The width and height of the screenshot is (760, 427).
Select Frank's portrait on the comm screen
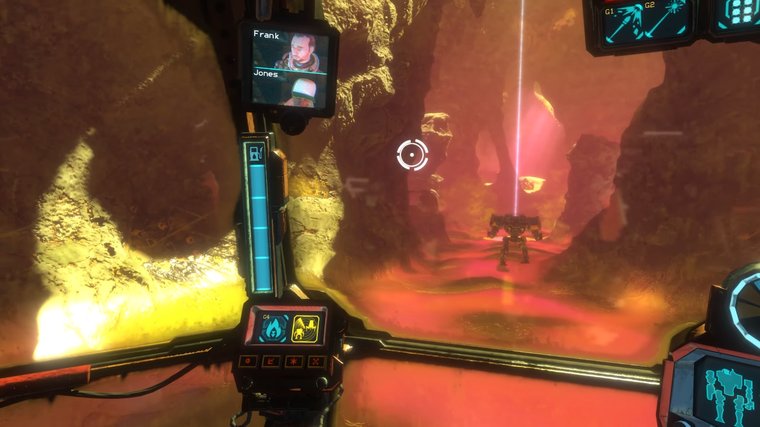pos(299,50)
